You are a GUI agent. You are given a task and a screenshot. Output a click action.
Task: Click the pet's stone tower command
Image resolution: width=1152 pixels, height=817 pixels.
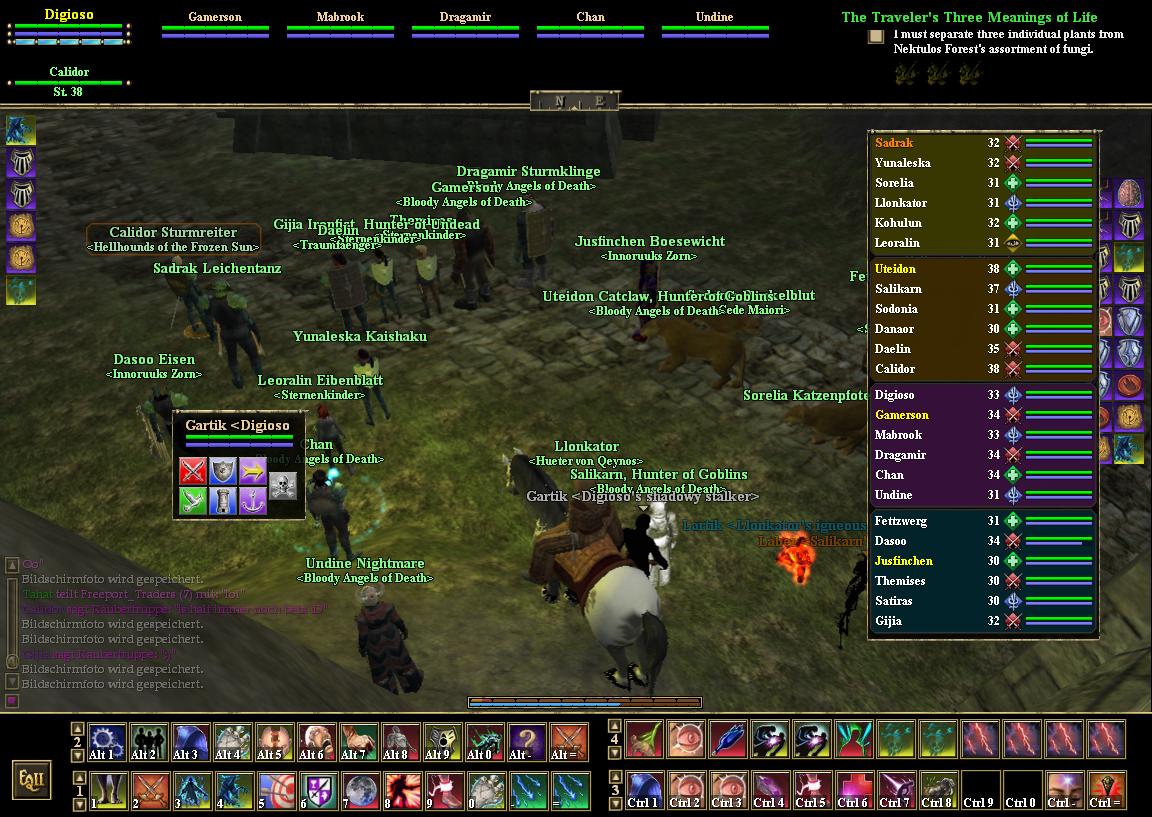(x=223, y=501)
